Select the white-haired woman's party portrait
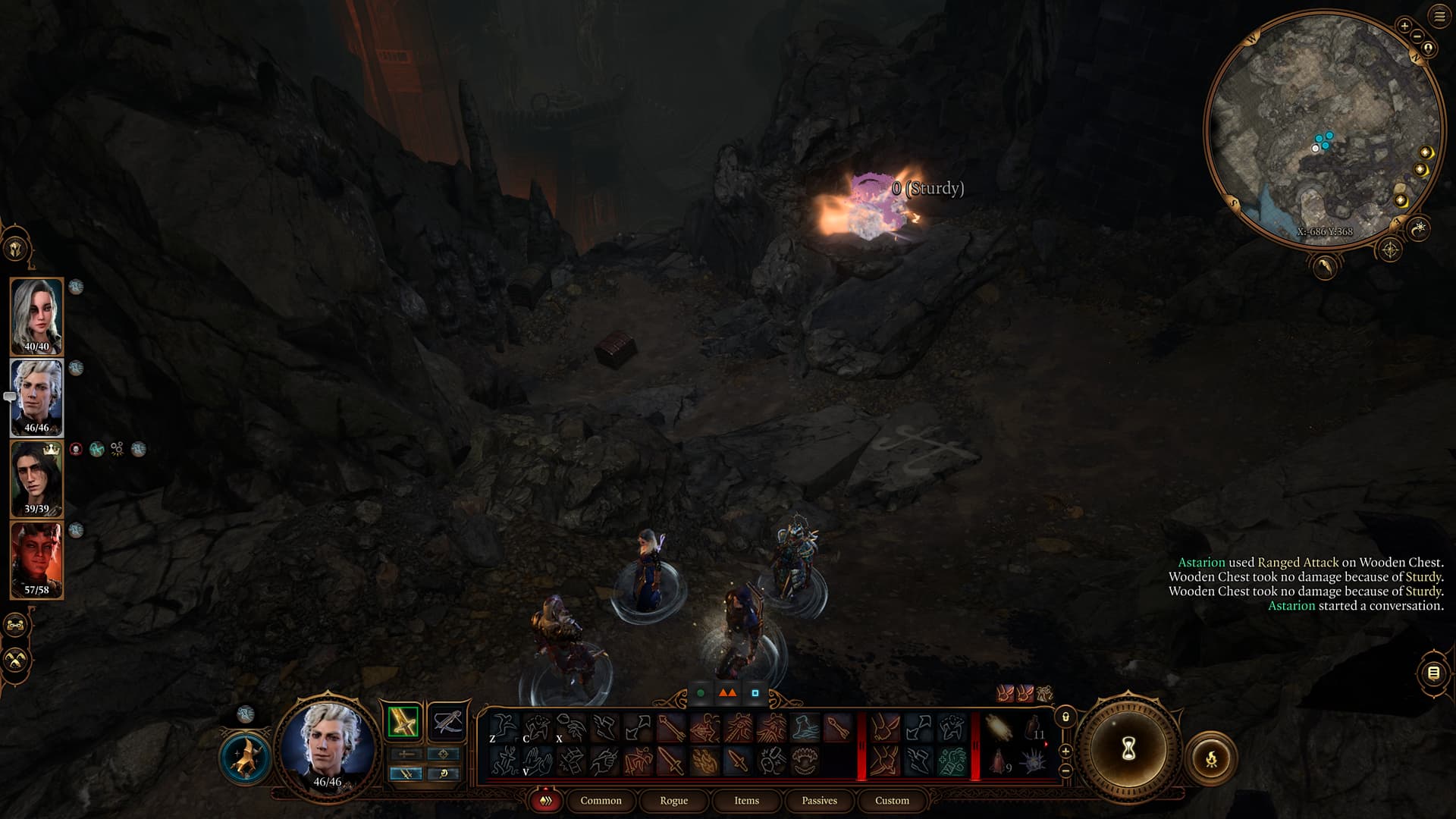Screen dimensions: 1456x819 (36, 316)
